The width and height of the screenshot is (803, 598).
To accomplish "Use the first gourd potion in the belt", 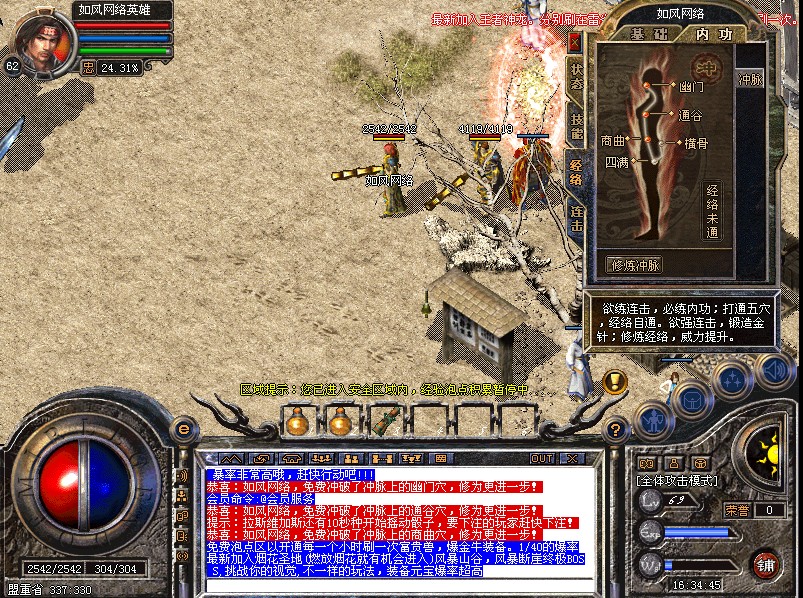I will point(296,423).
